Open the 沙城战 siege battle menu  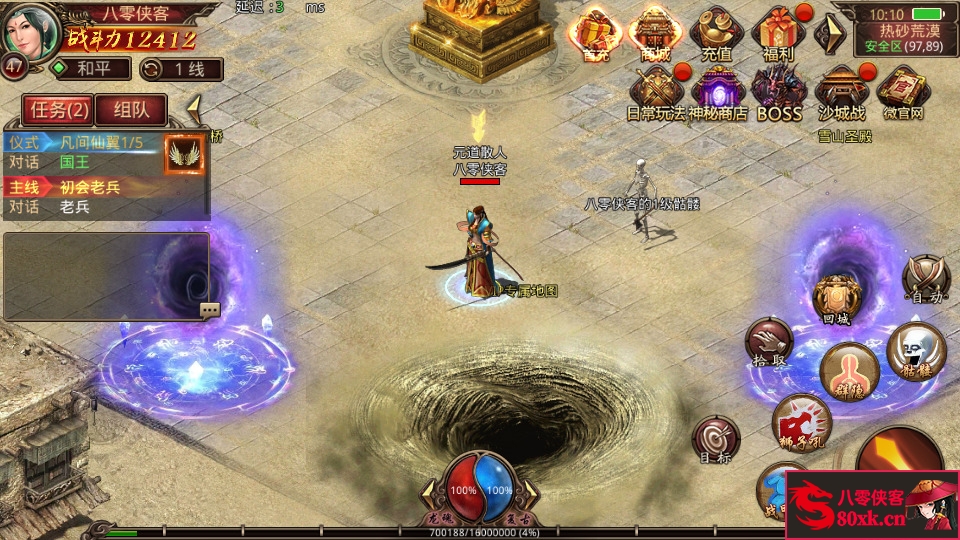tap(841, 92)
